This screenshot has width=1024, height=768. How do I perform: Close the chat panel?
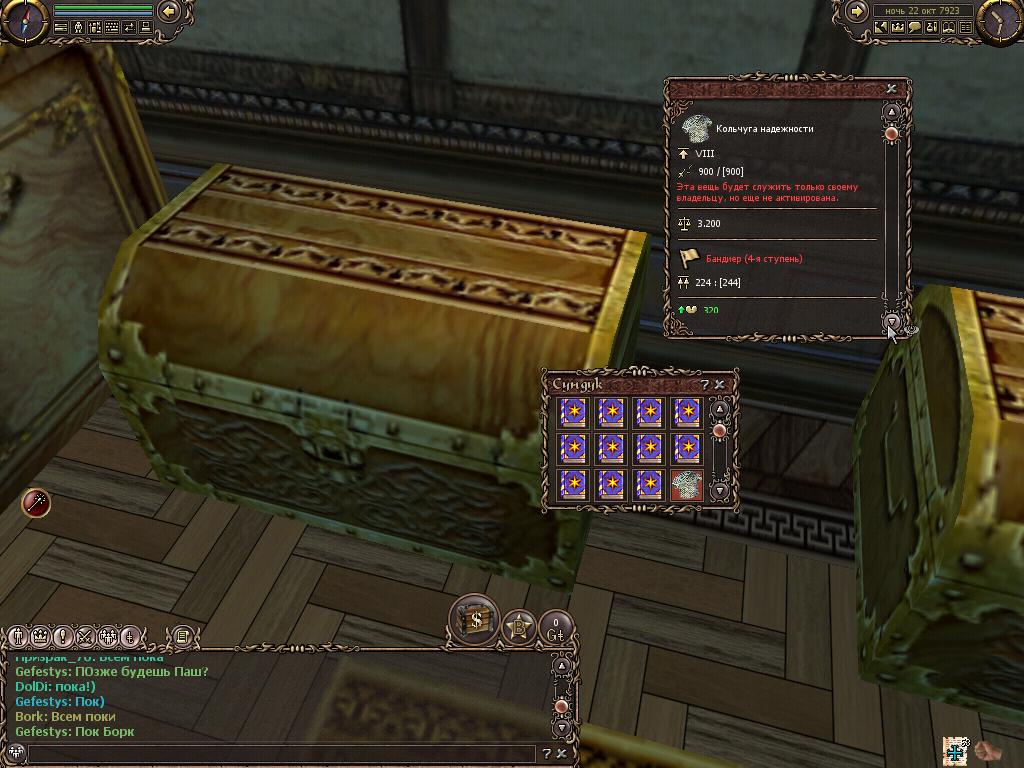tap(562, 753)
